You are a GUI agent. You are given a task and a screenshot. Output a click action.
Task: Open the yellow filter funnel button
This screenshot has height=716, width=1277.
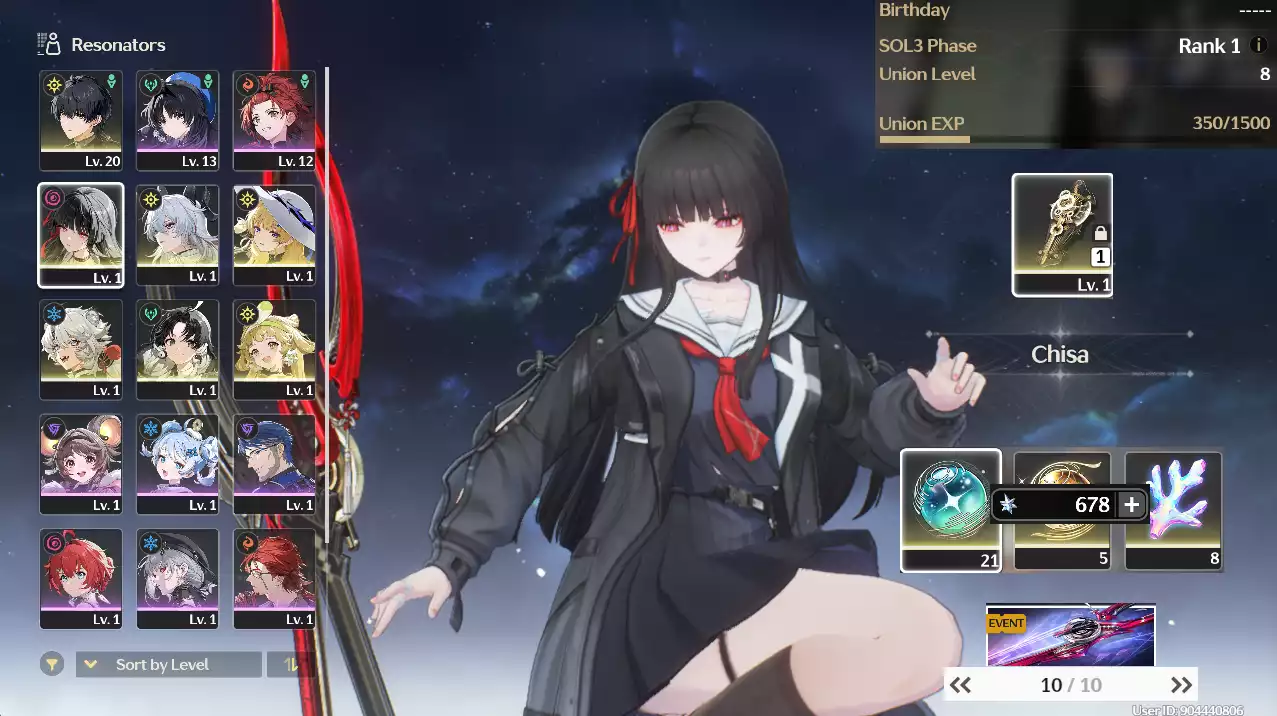click(x=50, y=664)
